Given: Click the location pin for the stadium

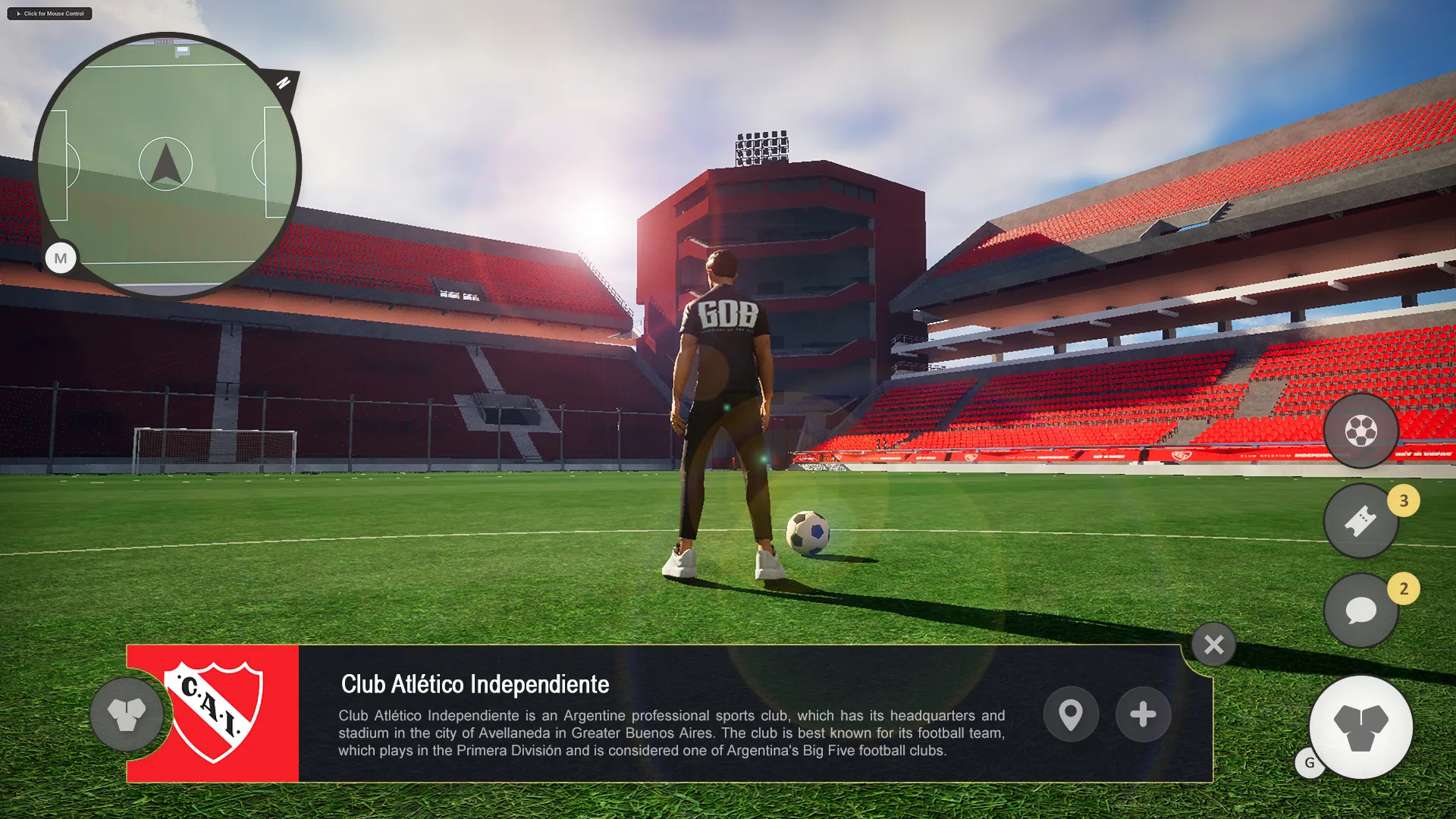Looking at the screenshot, I should [x=1071, y=714].
